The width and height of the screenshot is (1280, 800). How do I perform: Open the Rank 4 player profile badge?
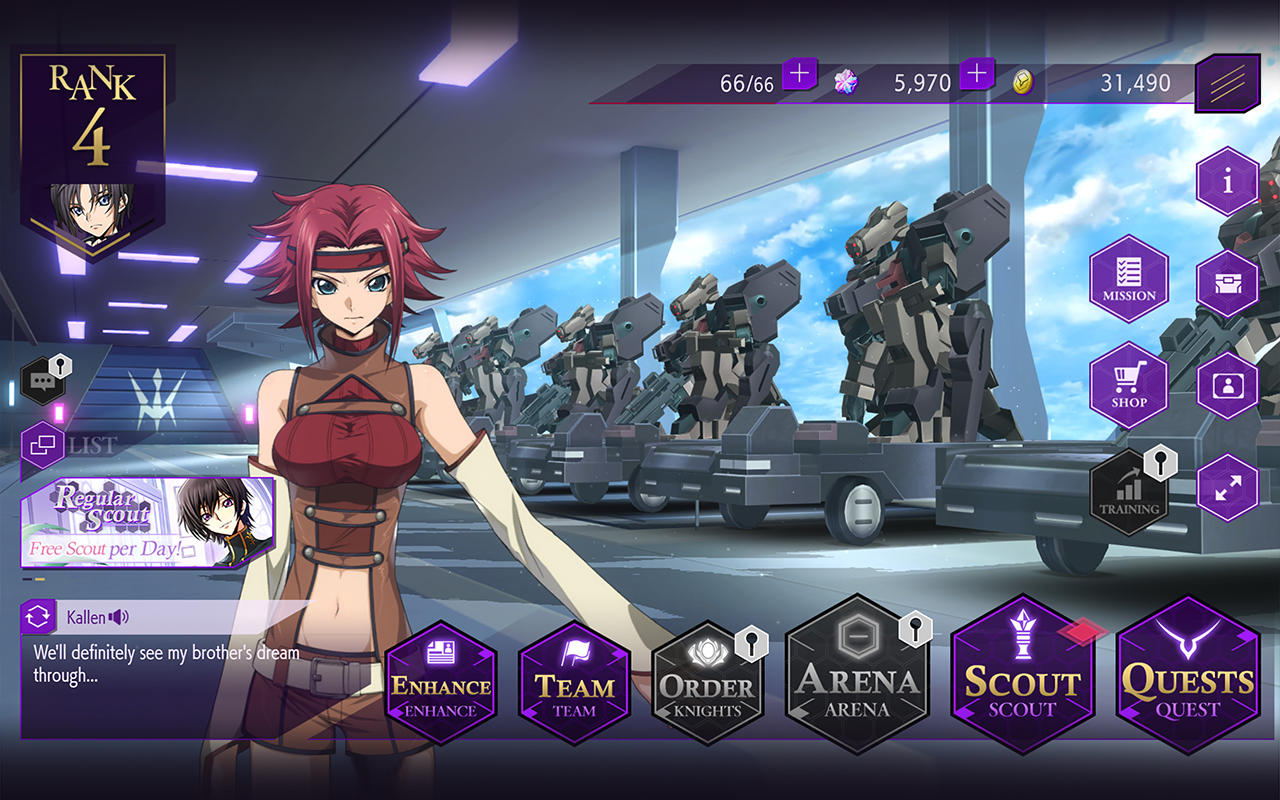click(92, 150)
